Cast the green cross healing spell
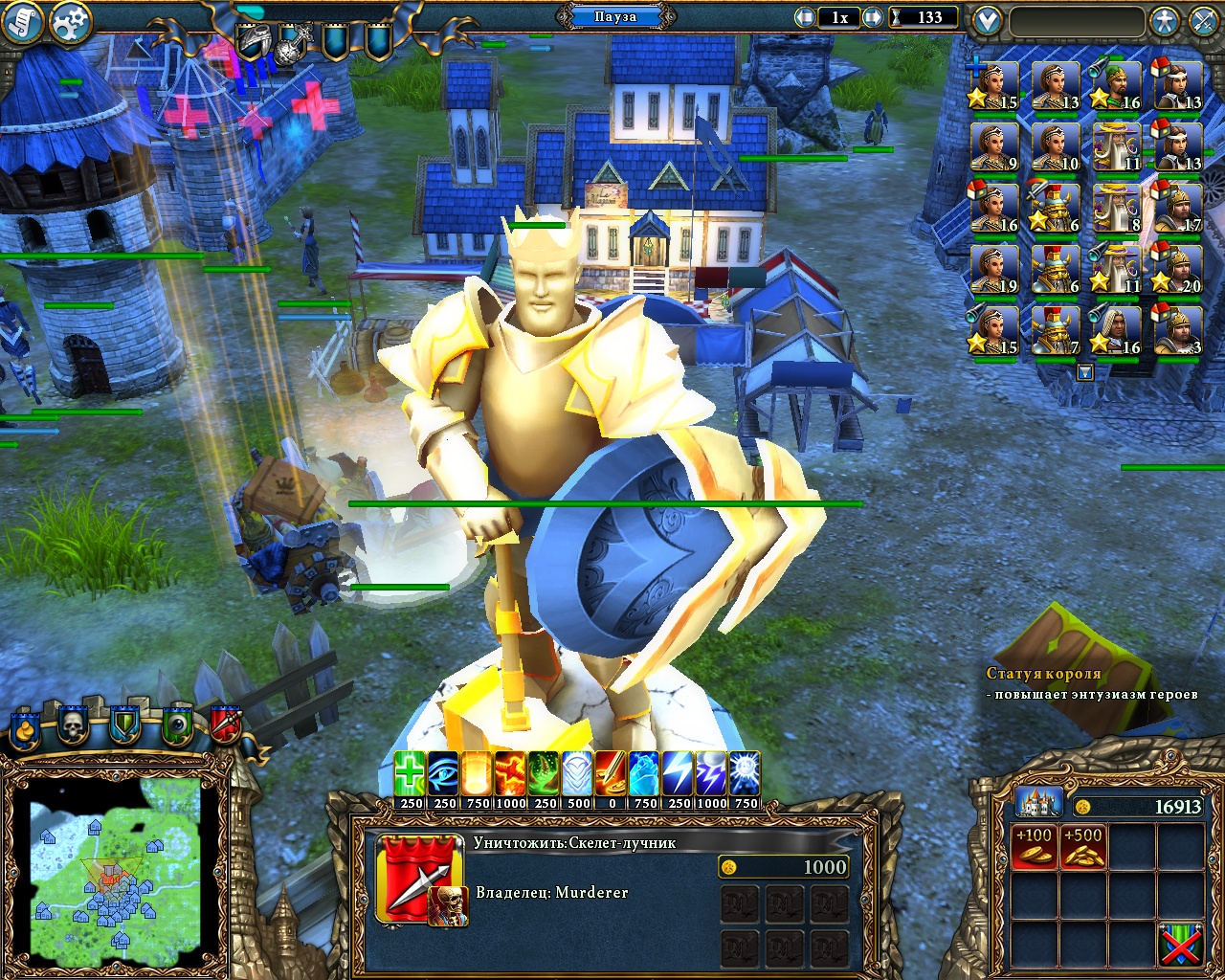The width and height of the screenshot is (1225, 980). point(411,773)
